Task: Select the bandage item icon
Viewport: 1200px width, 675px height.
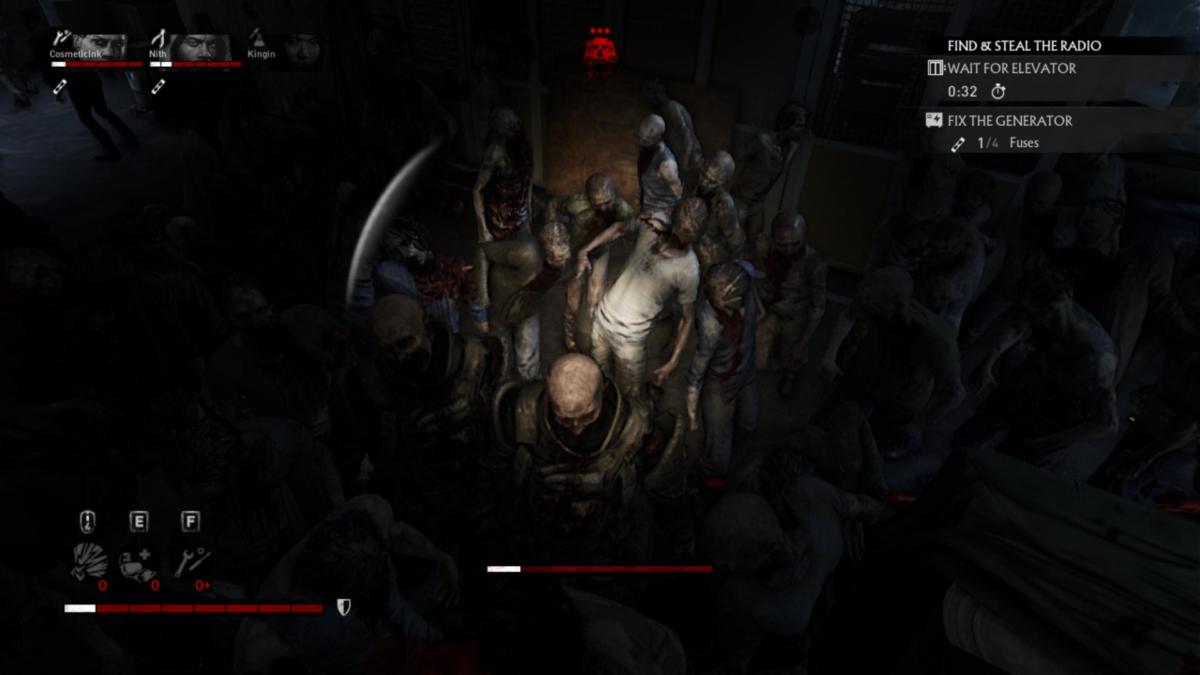Action: click(88, 563)
